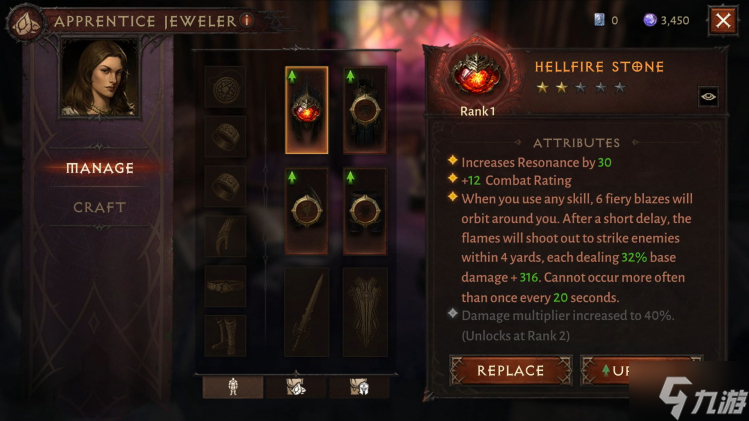Select the bracers equipment slot
The height and width of the screenshot is (421, 749).
225,237
